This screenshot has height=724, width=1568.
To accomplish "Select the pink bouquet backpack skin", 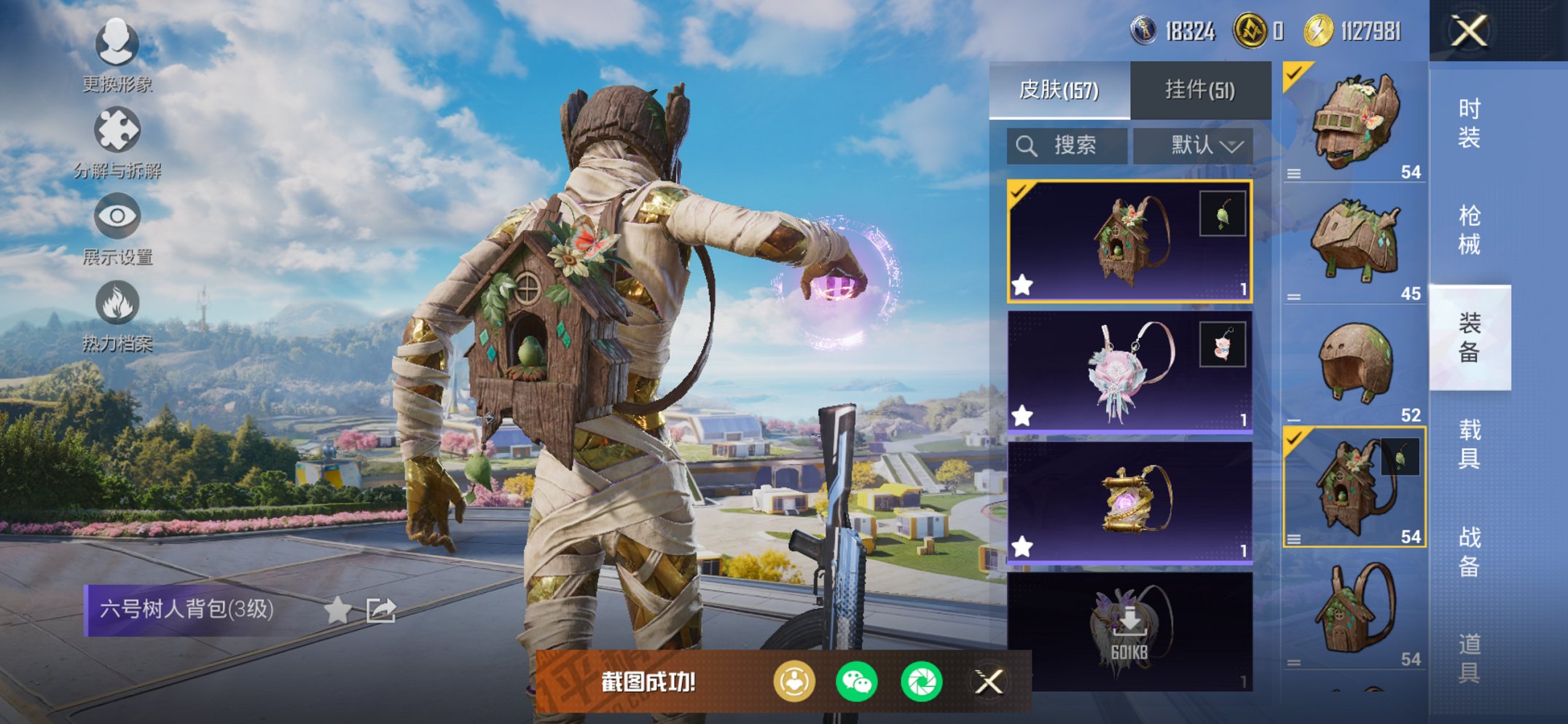I will tap(1129, 372).
